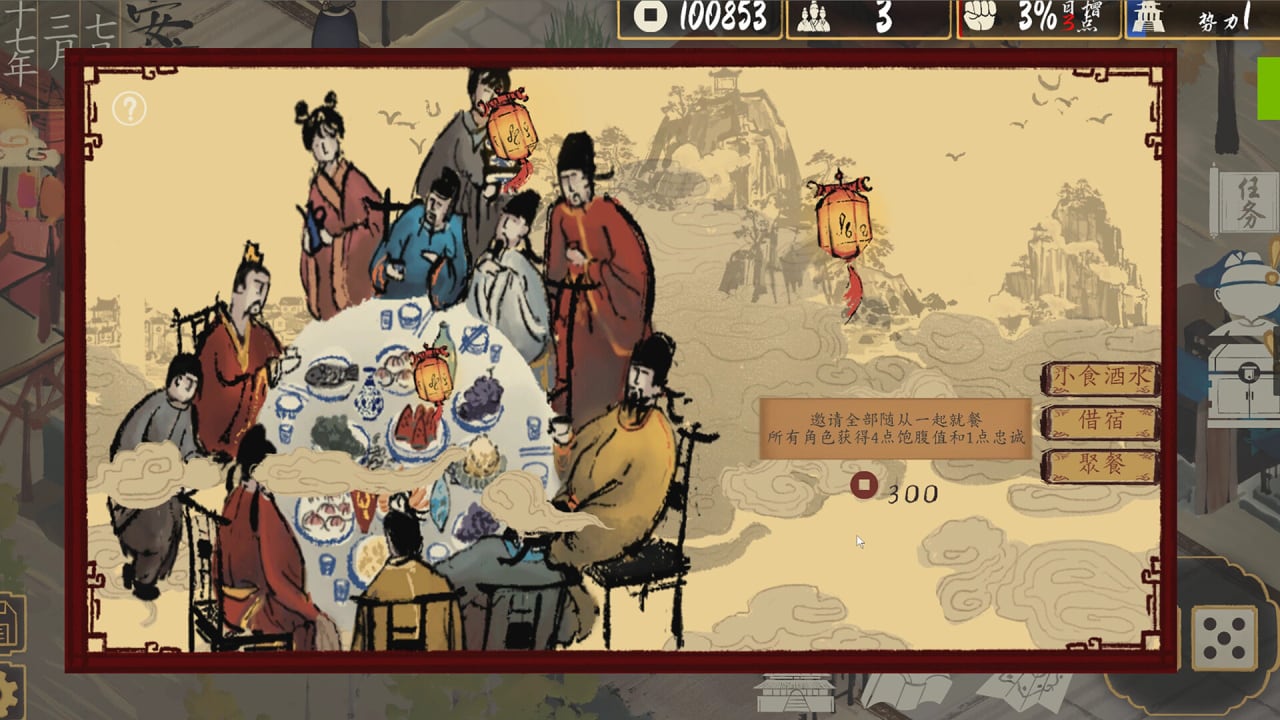Open the gear settings icon

10,690
